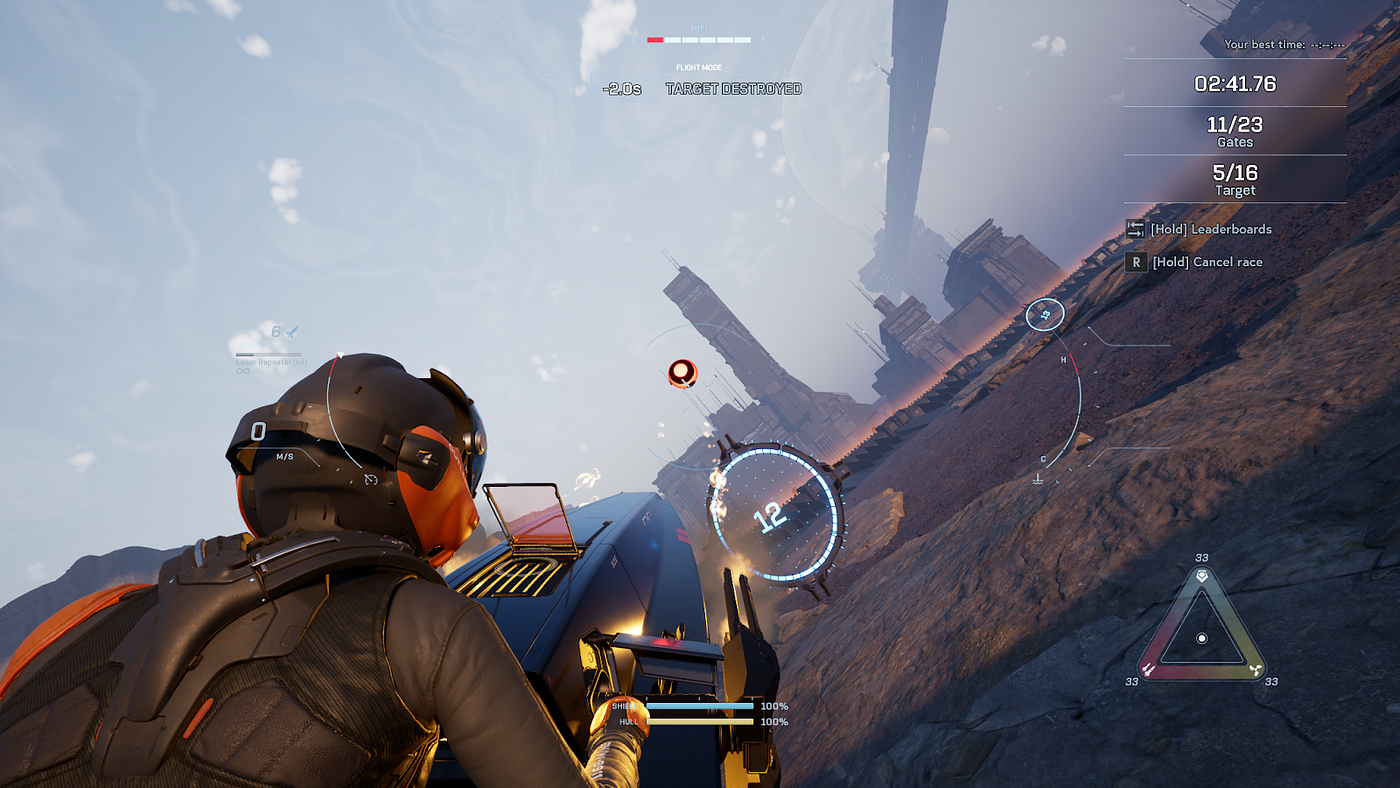The image size is (1400, 788).
Task: Toggle the Shield bar showing 100%
Action: [x=700, y=705]
